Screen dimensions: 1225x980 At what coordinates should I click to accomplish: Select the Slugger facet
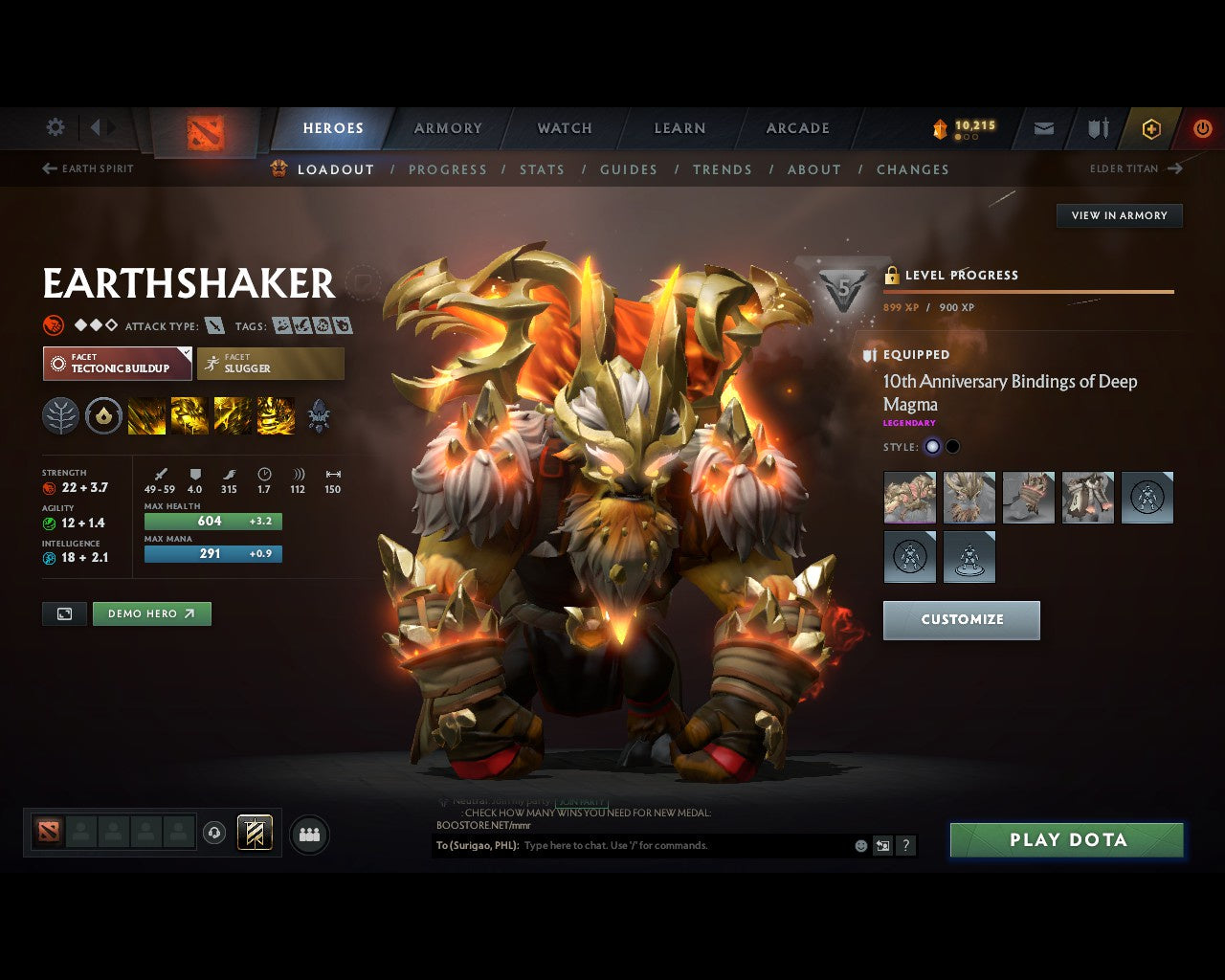click(x=271, y=364)
